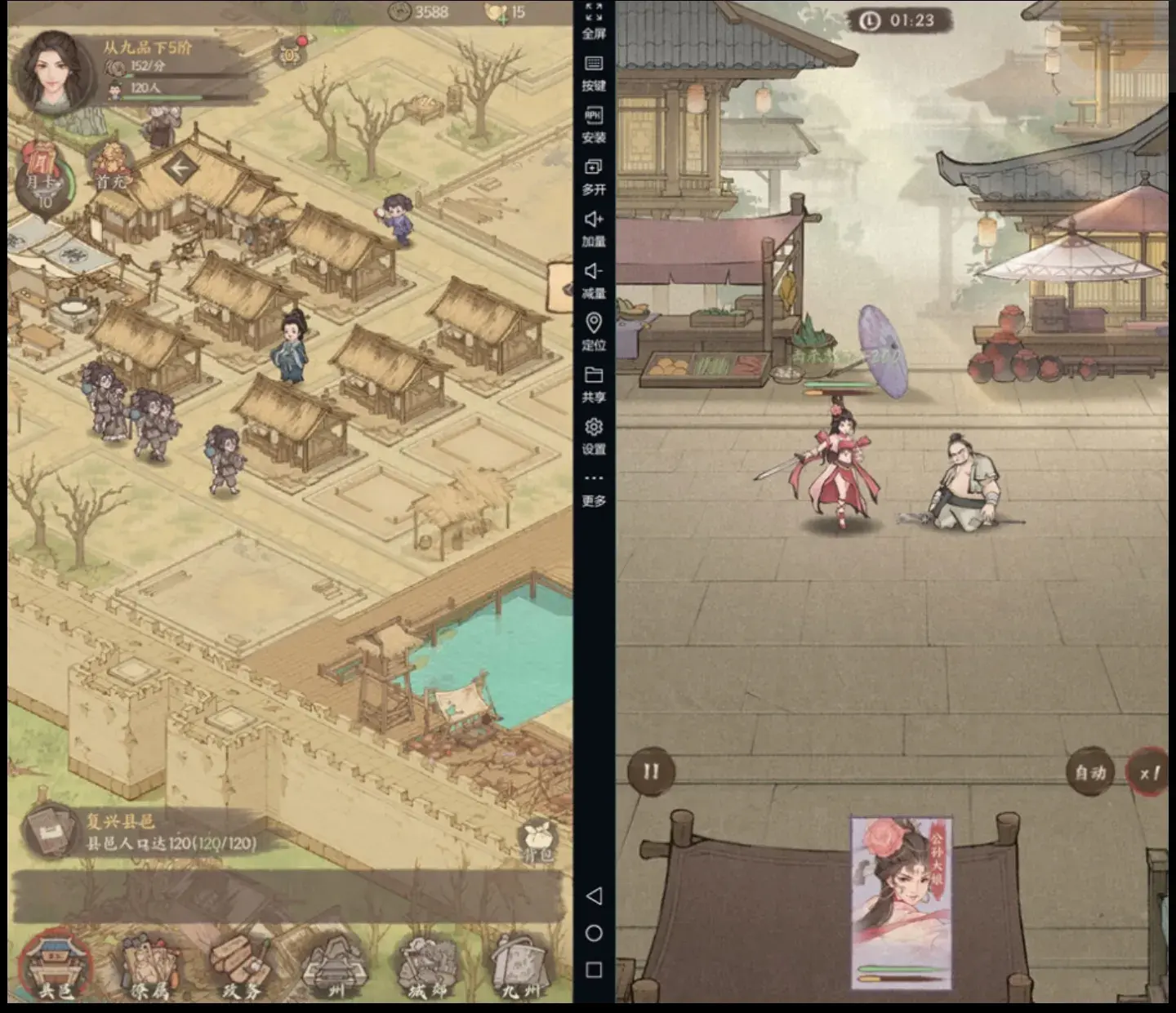Open the 背包 backpack
The image size is (1176, 1013).
click(x=538, y=841)
